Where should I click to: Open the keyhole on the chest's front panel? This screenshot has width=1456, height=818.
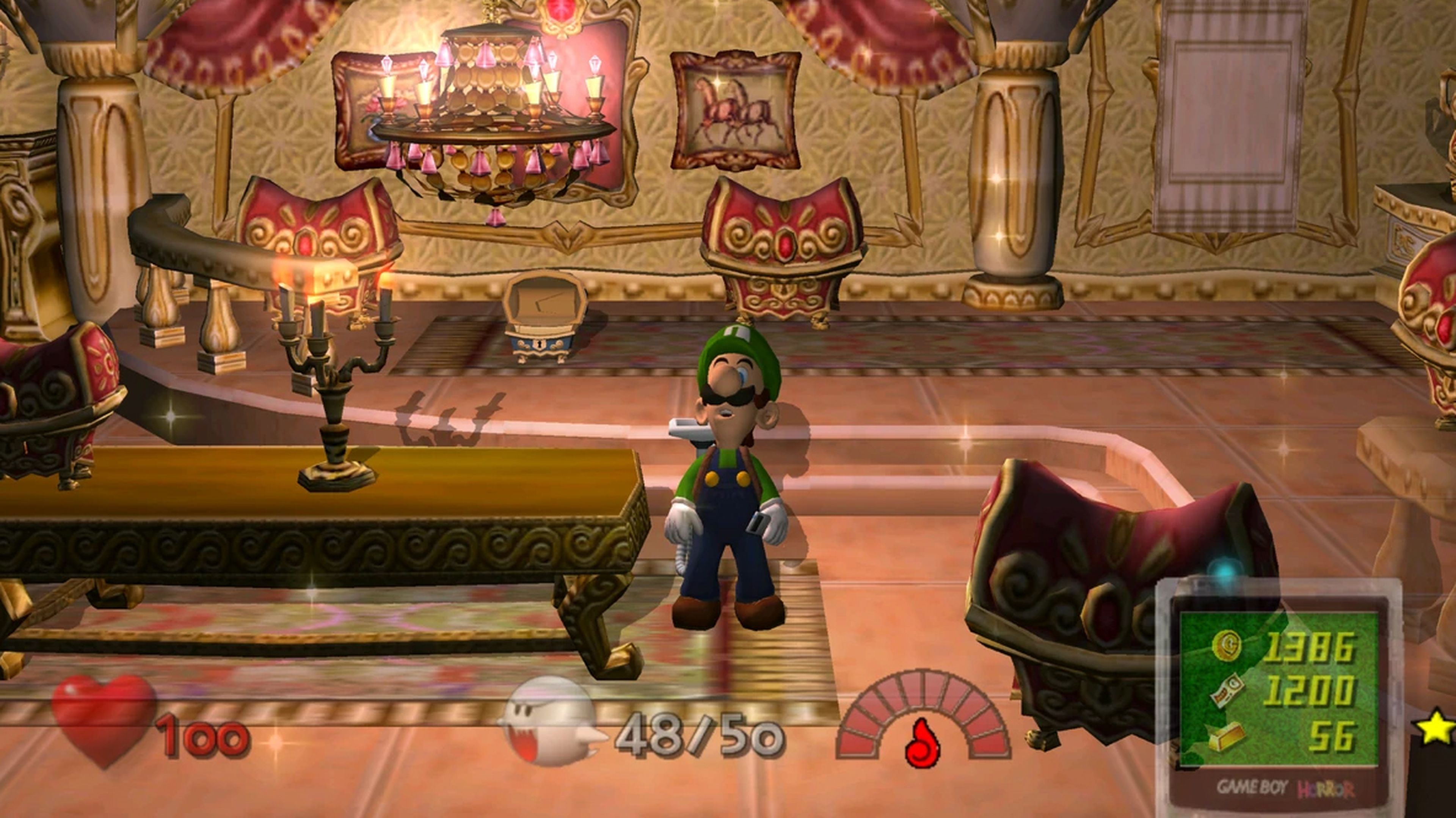click(x=540, y=346)
